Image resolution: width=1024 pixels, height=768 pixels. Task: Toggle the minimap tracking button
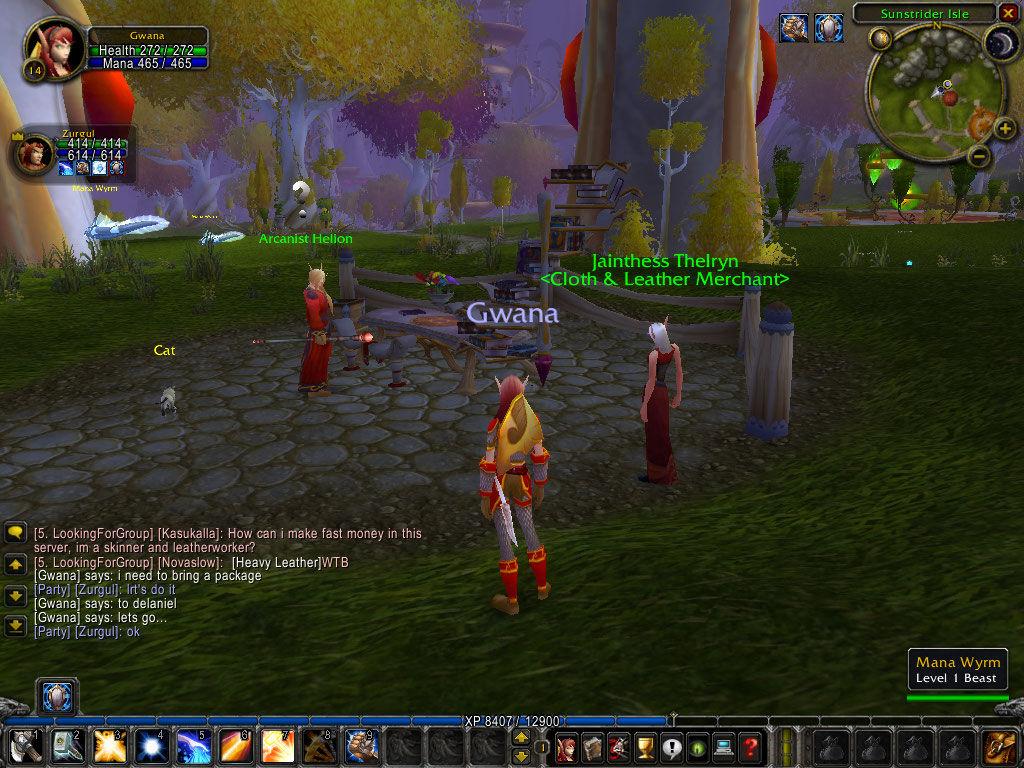880,39
